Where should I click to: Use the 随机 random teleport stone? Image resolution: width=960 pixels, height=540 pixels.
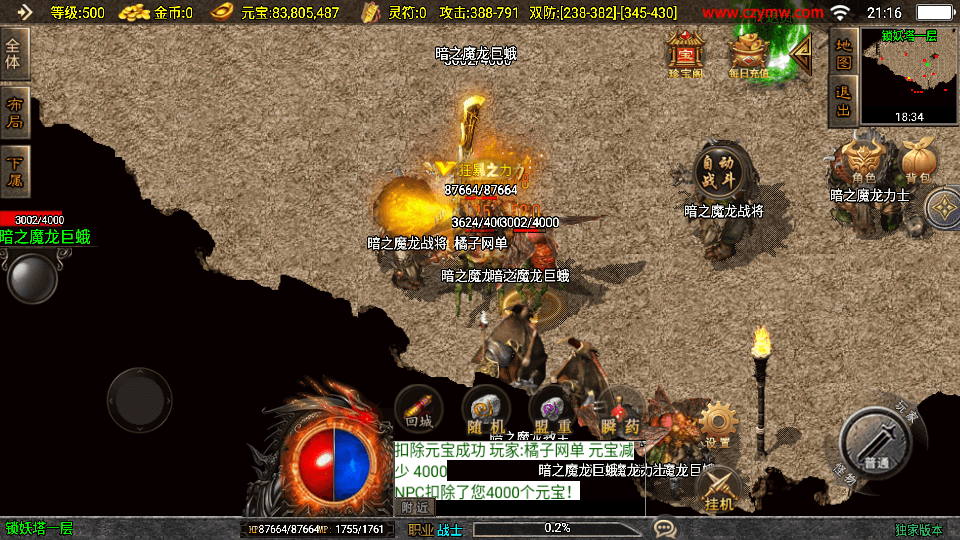click(485, 410)
